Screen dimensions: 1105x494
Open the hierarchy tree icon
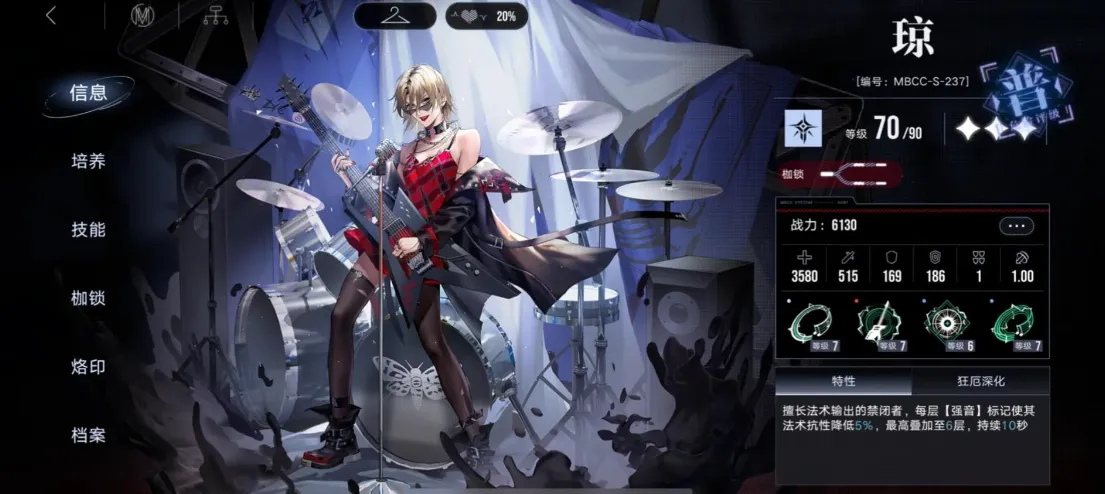(x=214, y=16)
